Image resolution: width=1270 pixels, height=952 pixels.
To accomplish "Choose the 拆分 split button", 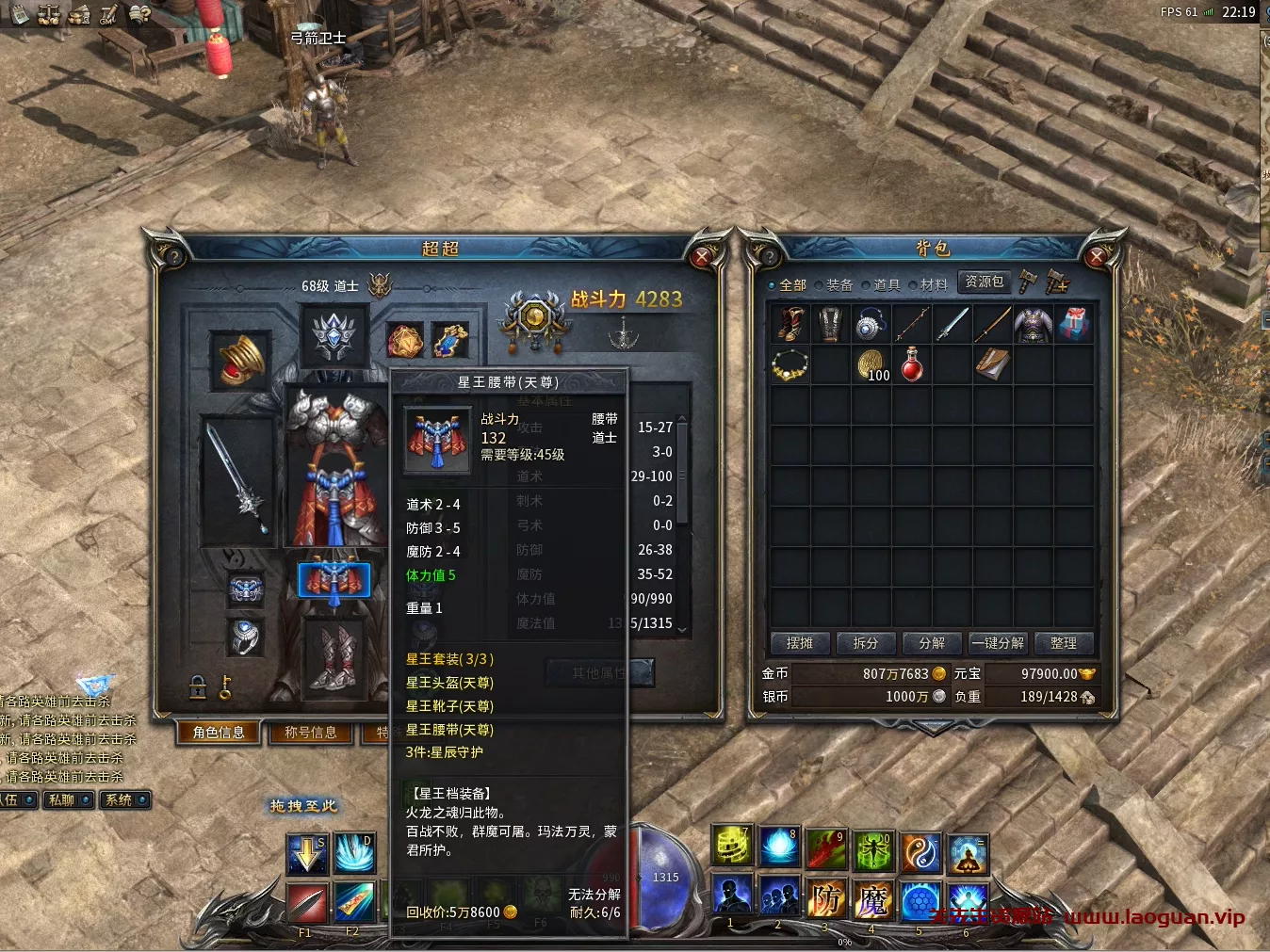I will click(x=866, y=643).
